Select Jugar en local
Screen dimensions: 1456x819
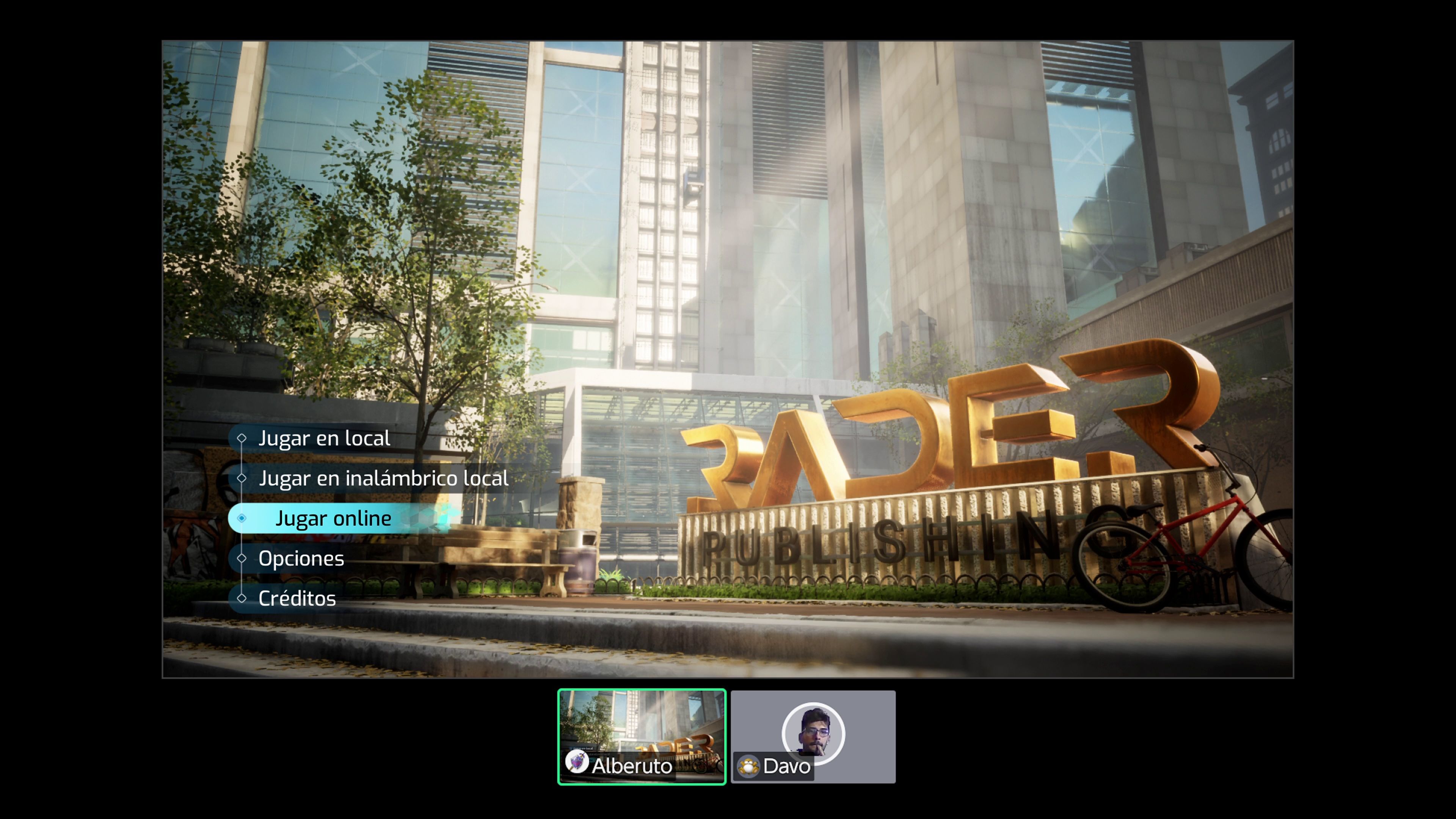click(x=324, y=439)
